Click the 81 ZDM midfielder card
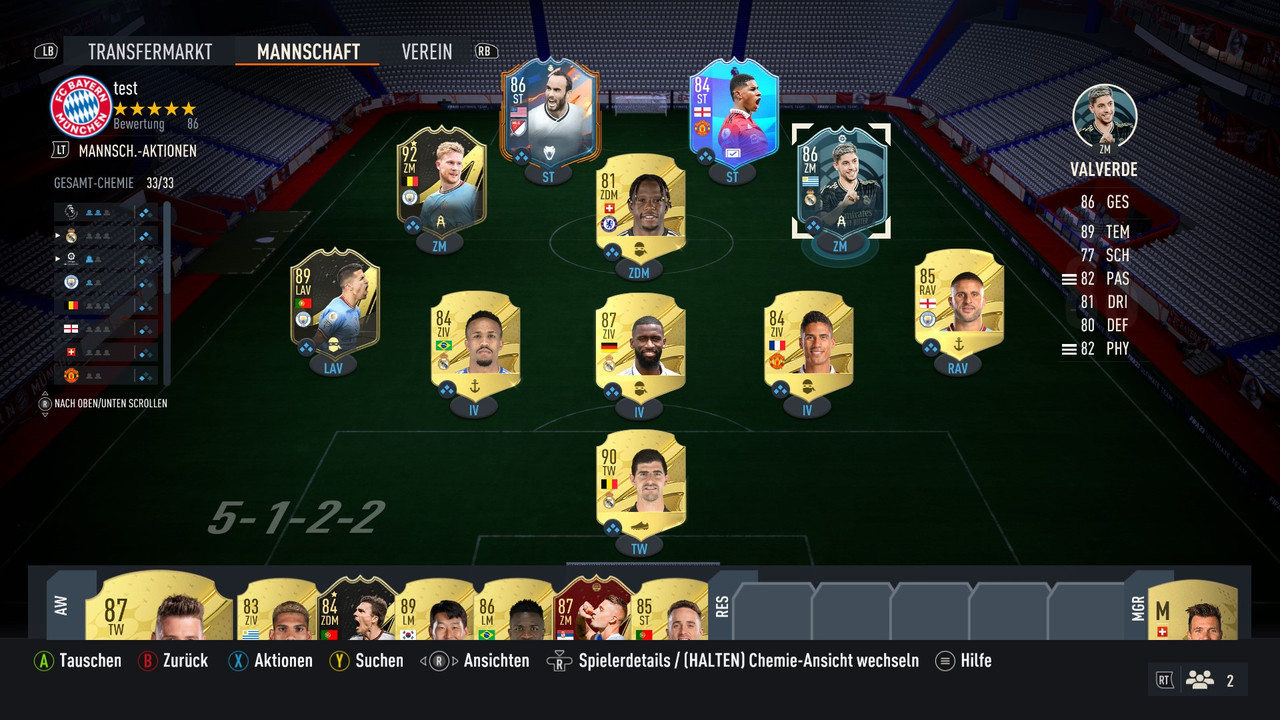Screen dimensions: 1280x720 pos(640,205)
